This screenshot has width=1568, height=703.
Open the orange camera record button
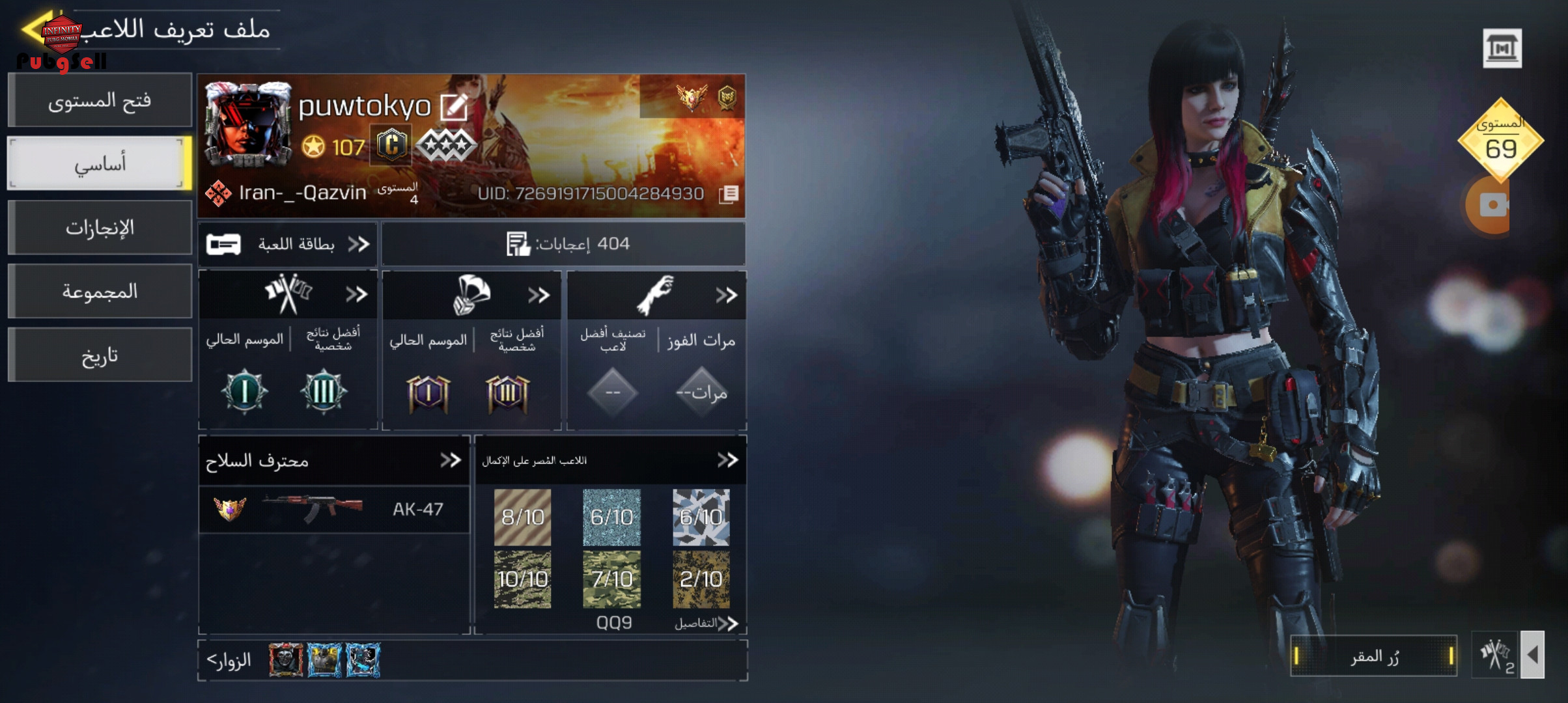pos(1491,205)
